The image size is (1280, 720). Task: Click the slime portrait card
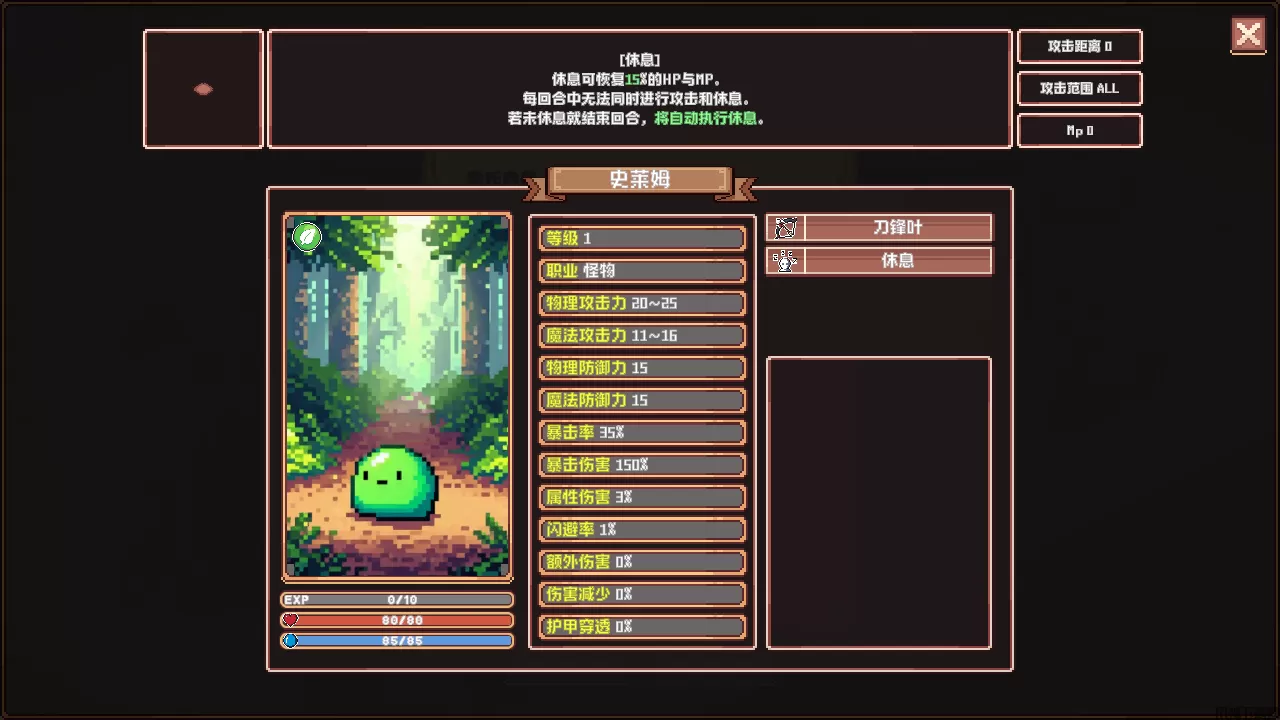click(398, 396)
